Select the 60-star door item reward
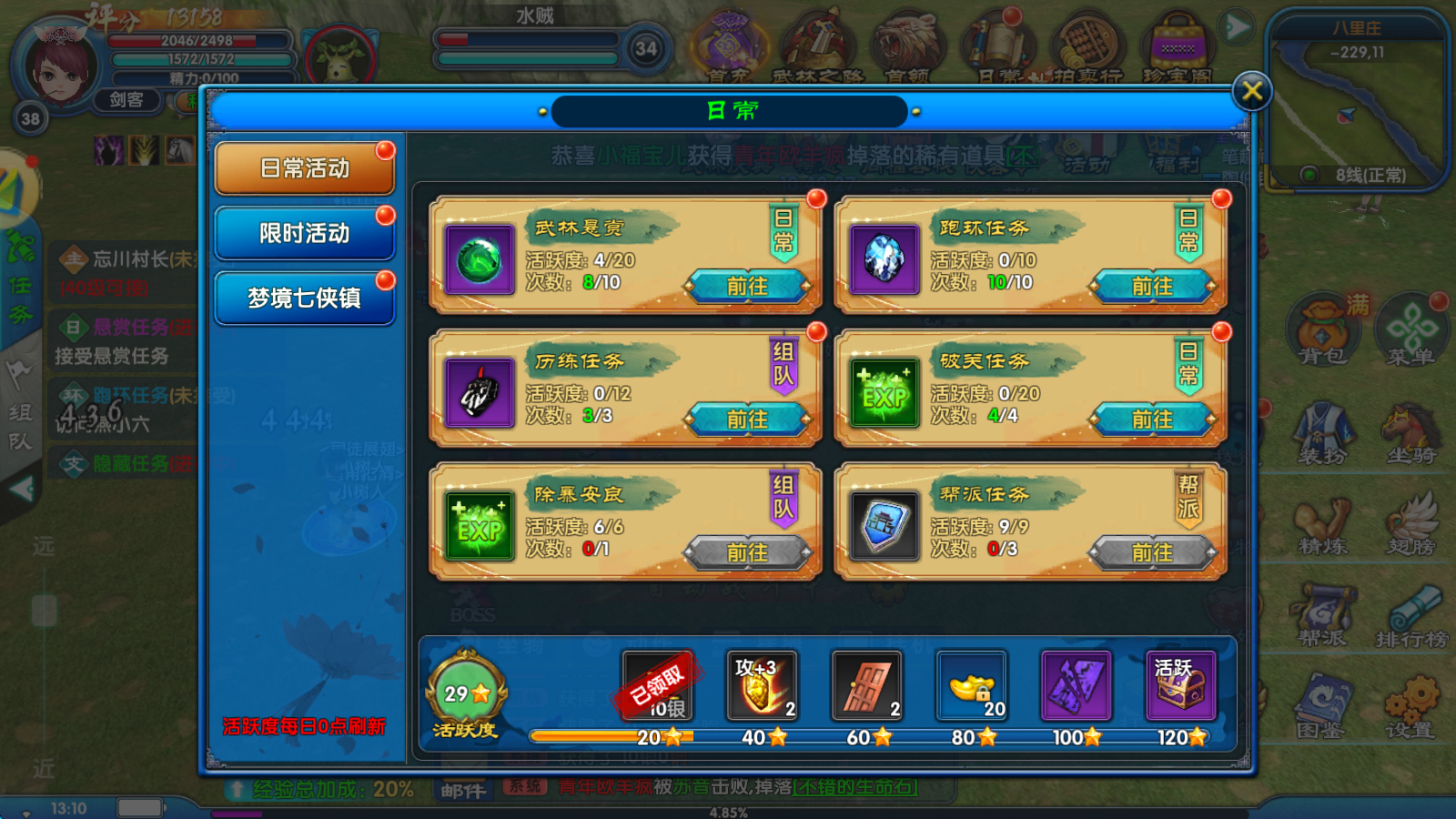1456x819 pixels. [x=866, y=685]
